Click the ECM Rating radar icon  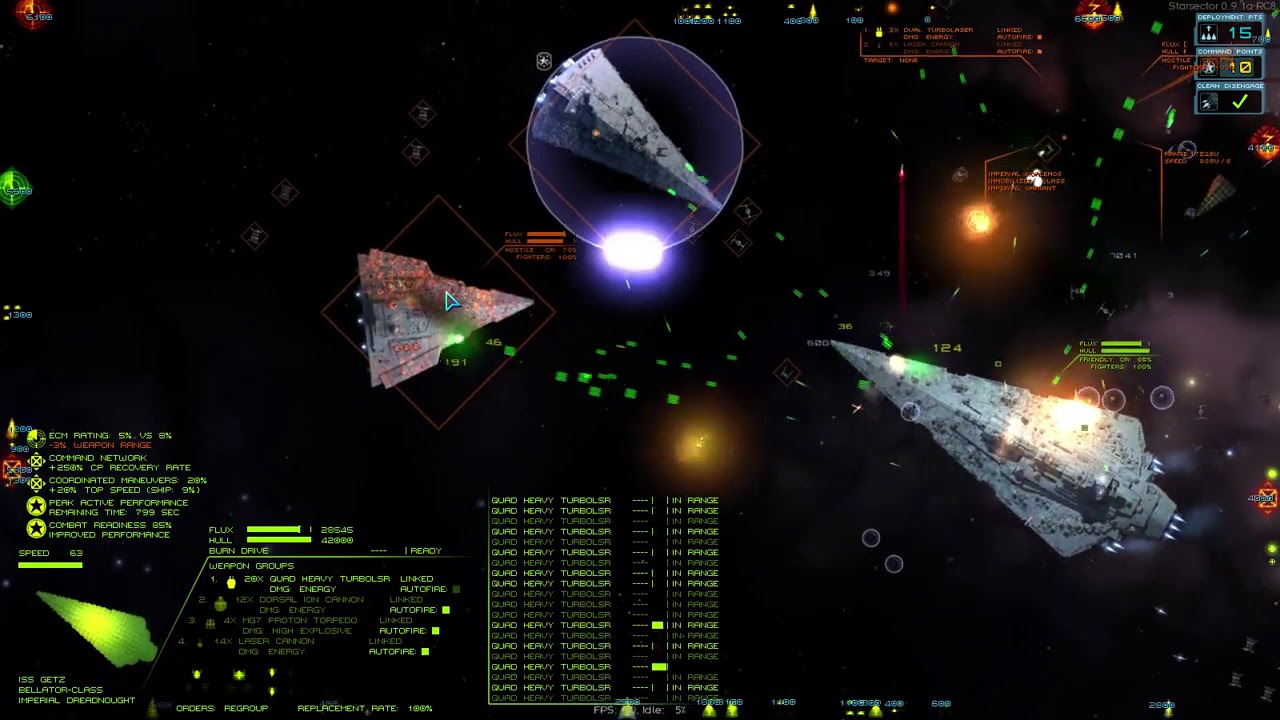coord(36,437)
